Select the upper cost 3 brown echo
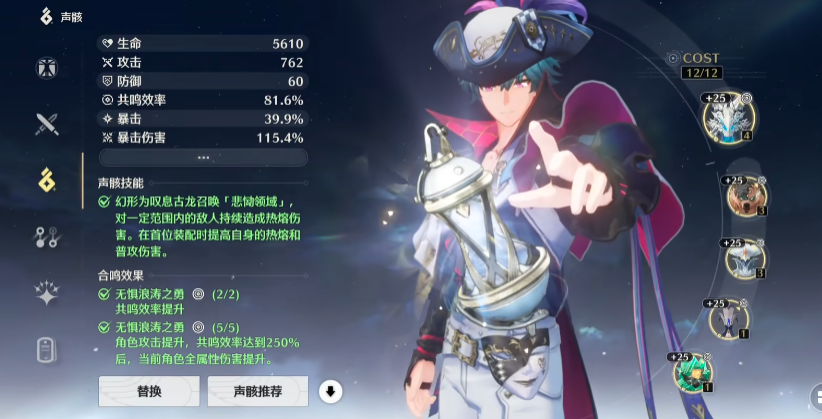Screen dimensions: 822x419 coord(745,195)
